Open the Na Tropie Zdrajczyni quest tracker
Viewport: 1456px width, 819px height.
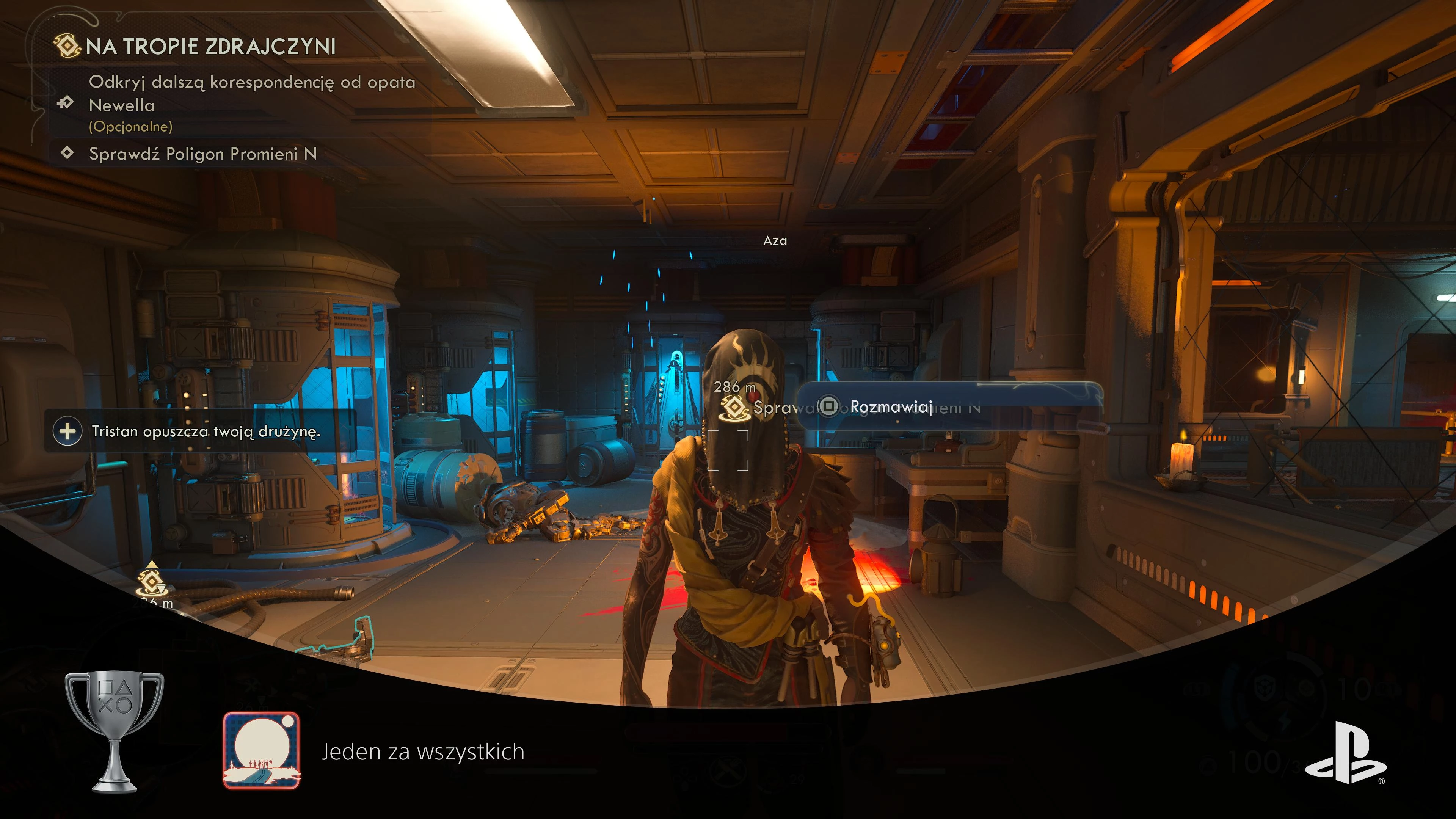210,46
